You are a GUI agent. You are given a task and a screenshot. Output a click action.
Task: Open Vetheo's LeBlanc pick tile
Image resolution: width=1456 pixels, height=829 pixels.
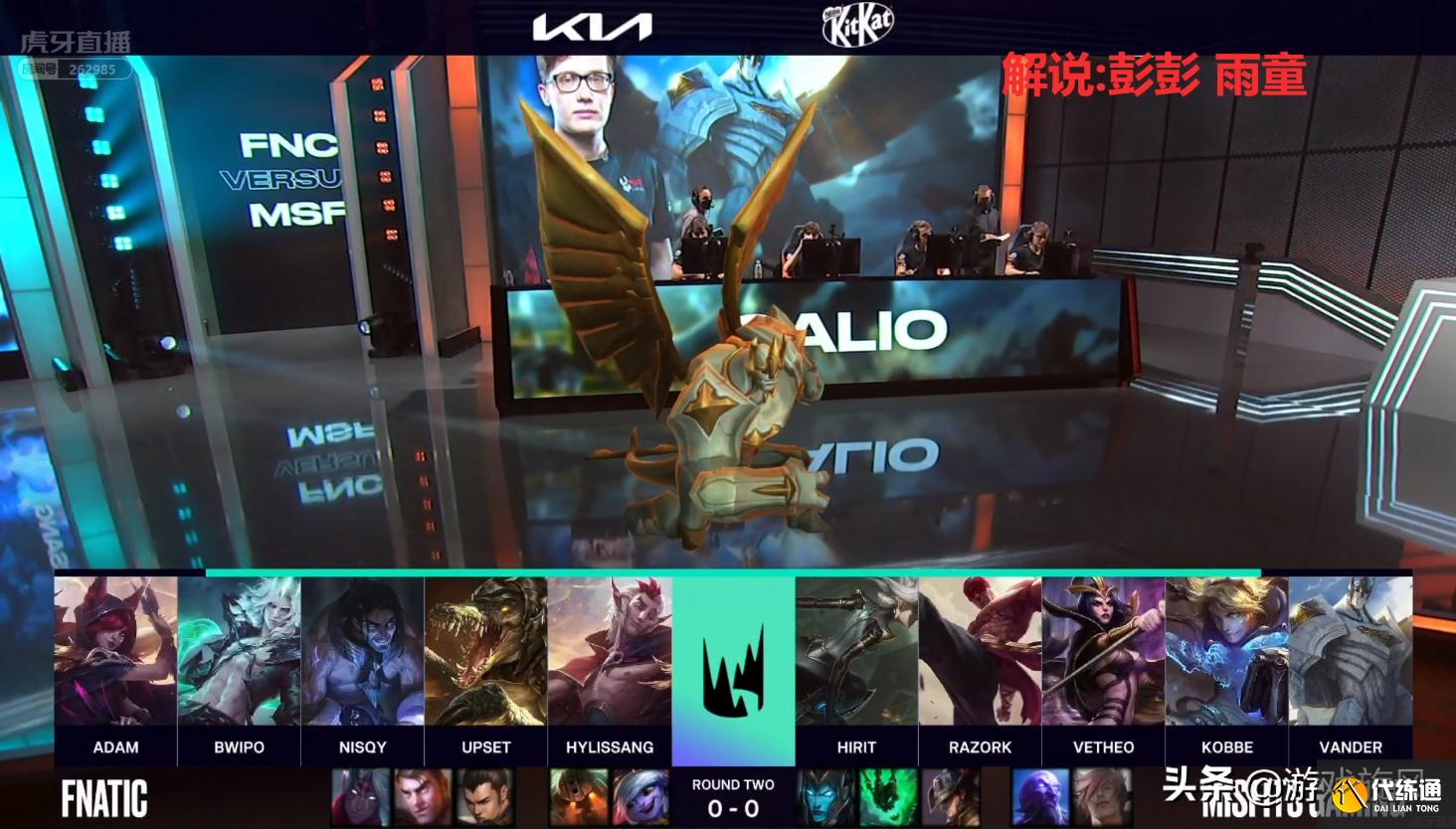[x=1103, y=651]
